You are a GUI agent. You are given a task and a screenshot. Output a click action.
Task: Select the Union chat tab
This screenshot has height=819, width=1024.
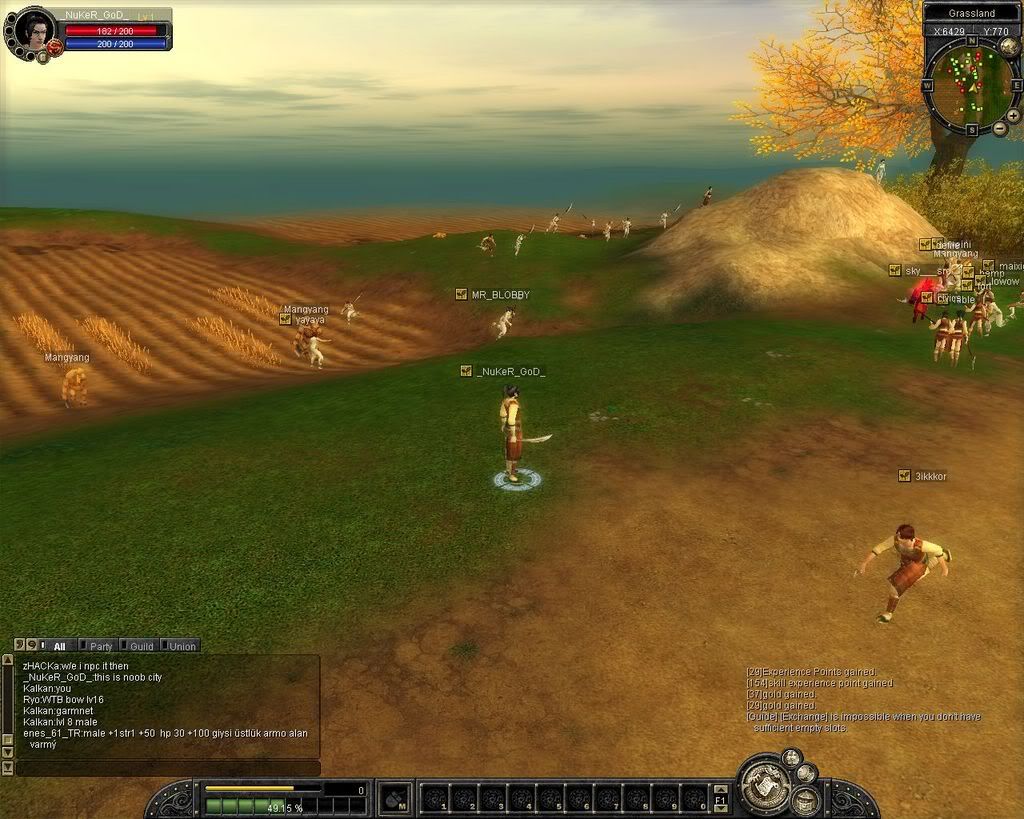click(179, 646)
